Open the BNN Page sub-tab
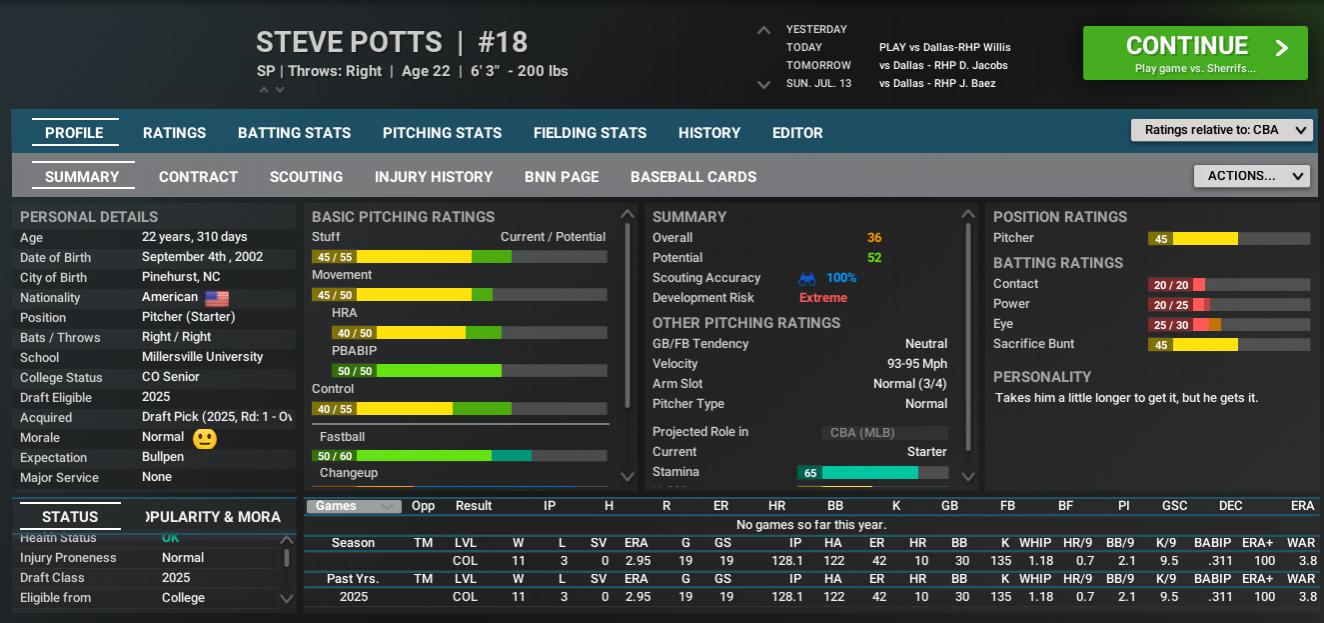The image size is (1324, 623). coord(561,177)
